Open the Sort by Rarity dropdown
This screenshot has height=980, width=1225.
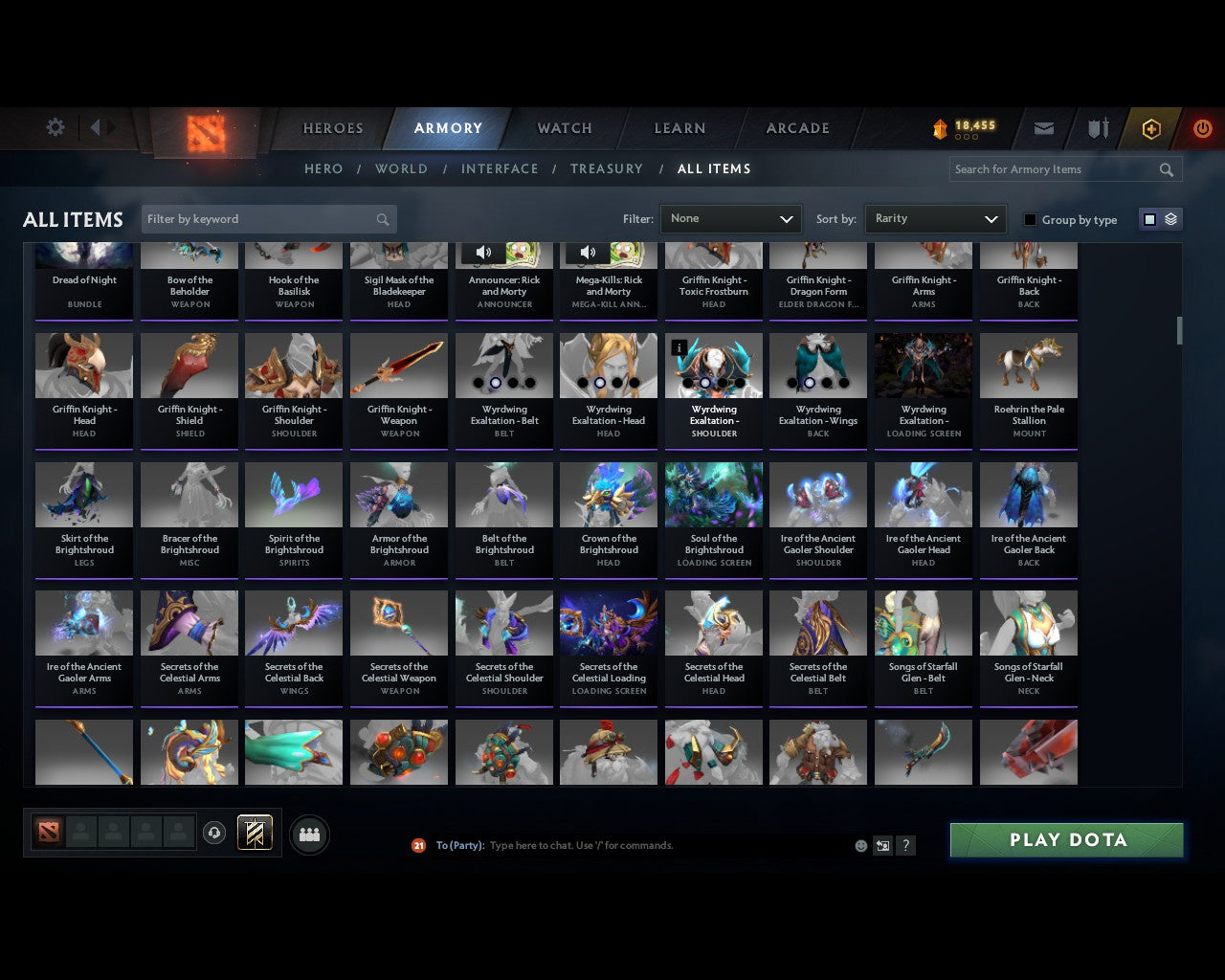(935, 218)
